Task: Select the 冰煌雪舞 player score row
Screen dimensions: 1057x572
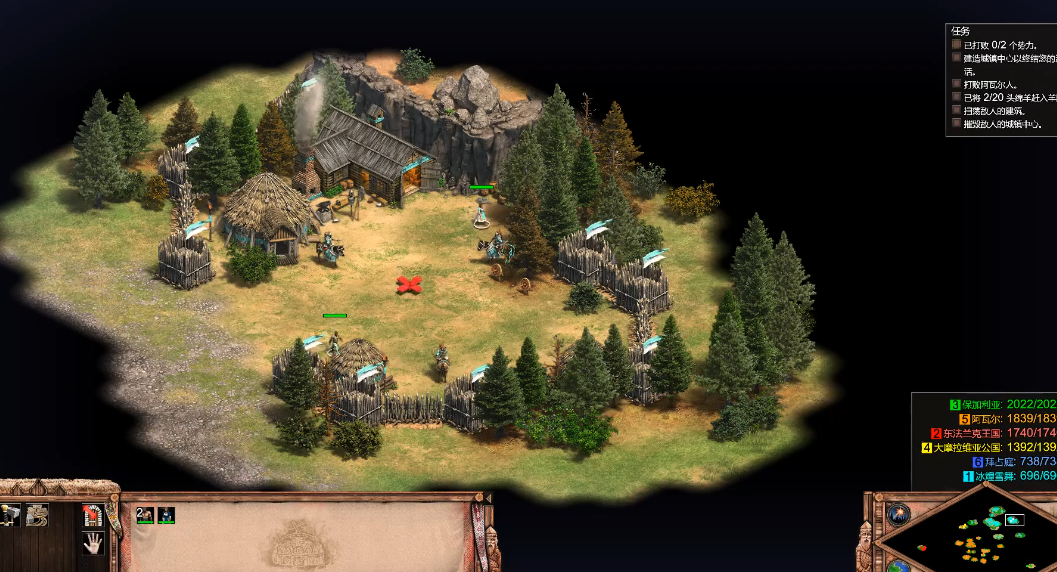Action: pyautogui.click(x=1000, y=476)
